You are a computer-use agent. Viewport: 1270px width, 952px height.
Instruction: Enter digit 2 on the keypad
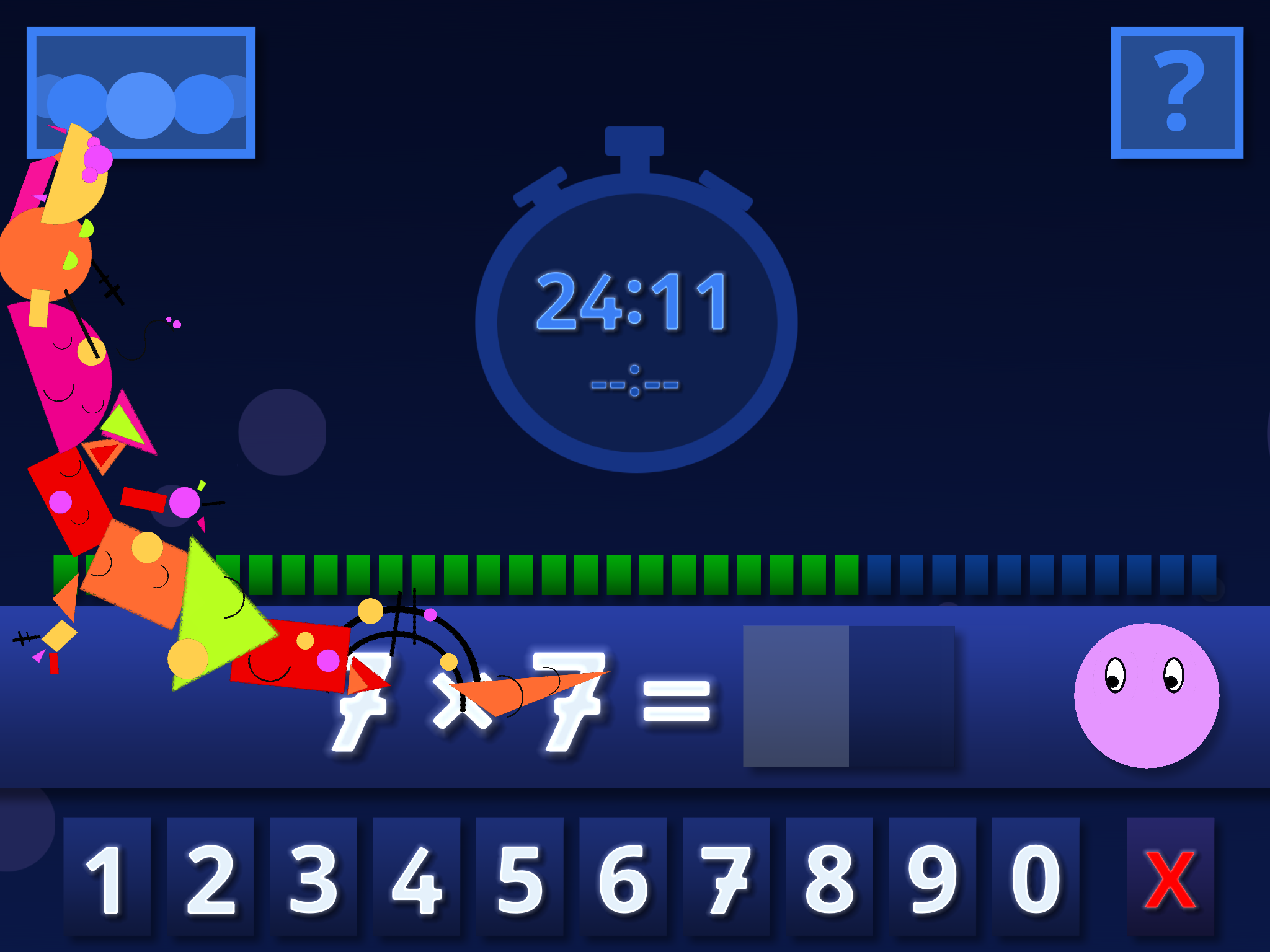coord(210,876)
